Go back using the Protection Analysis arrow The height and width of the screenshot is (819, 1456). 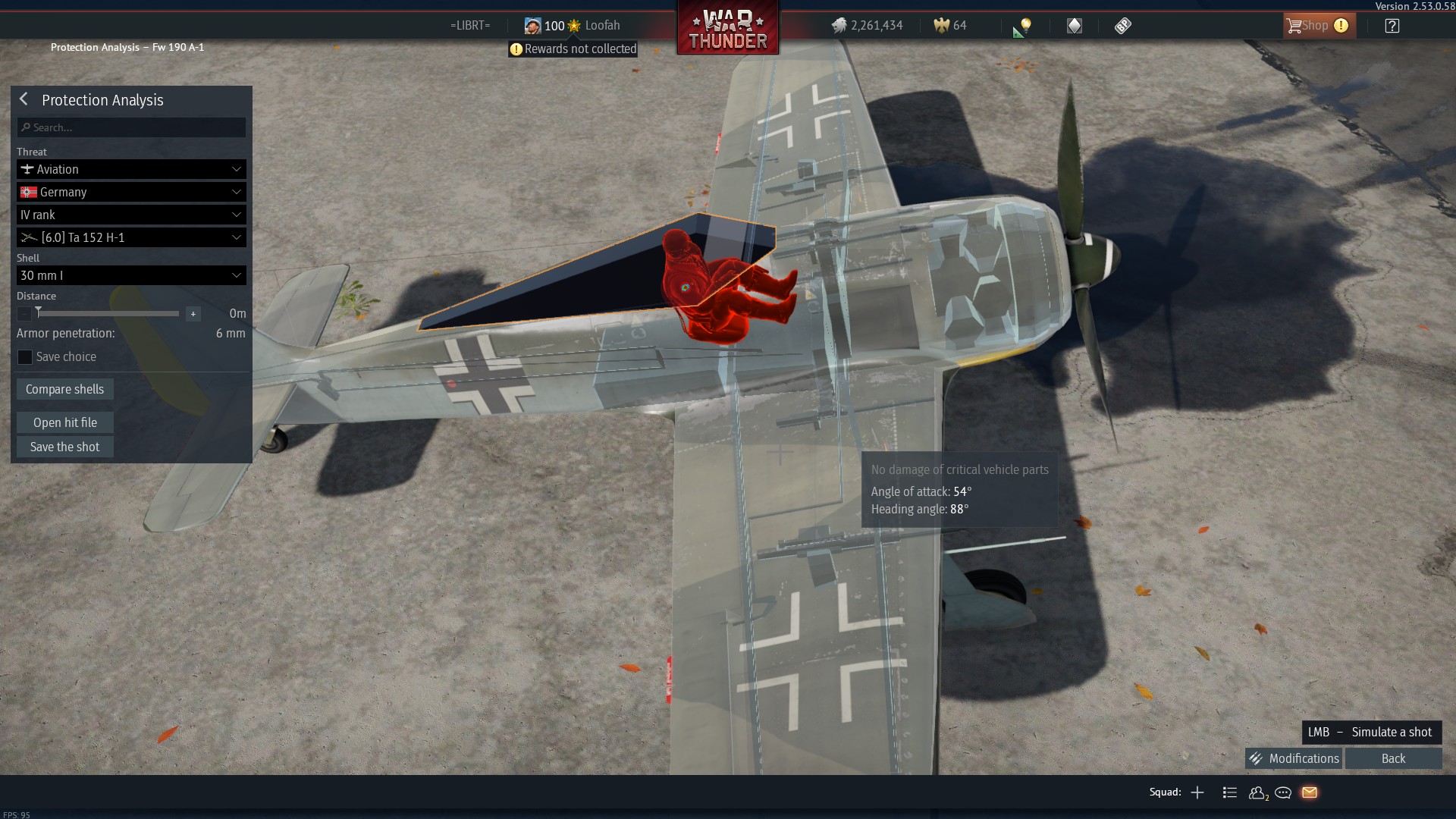pos(24,99)
